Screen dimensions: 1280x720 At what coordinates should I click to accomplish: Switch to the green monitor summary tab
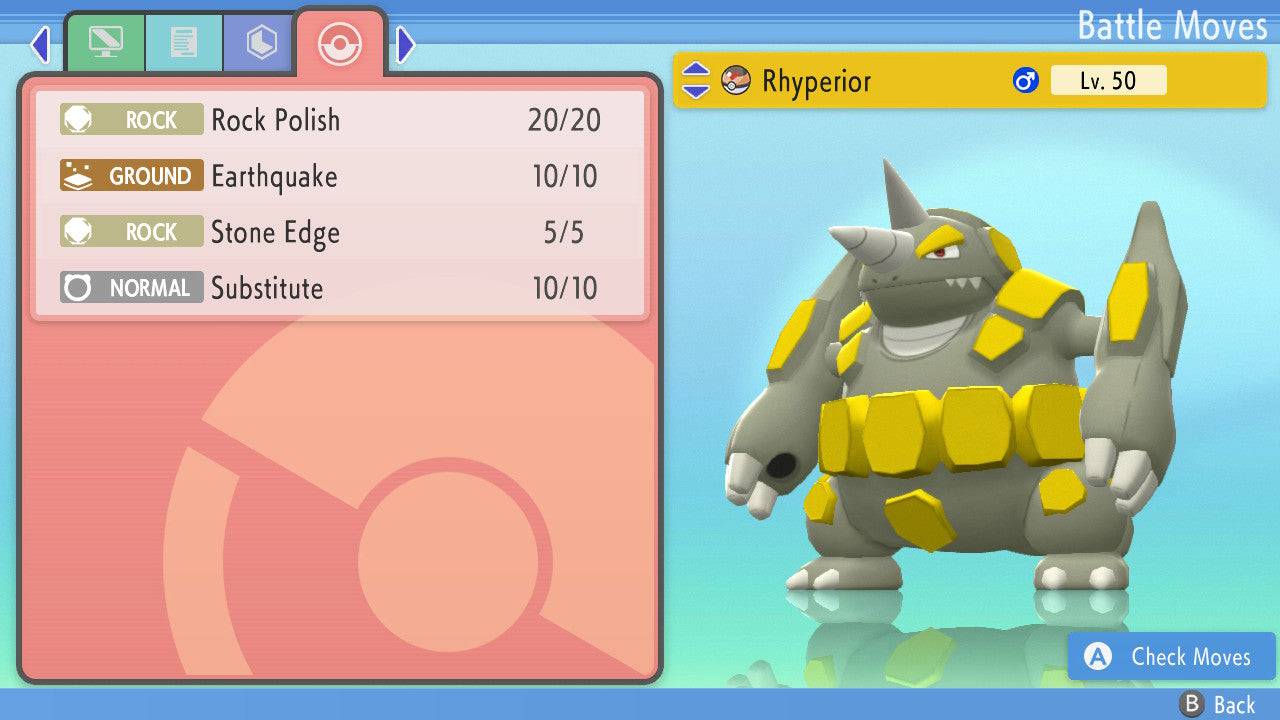(x=105, y=43)
